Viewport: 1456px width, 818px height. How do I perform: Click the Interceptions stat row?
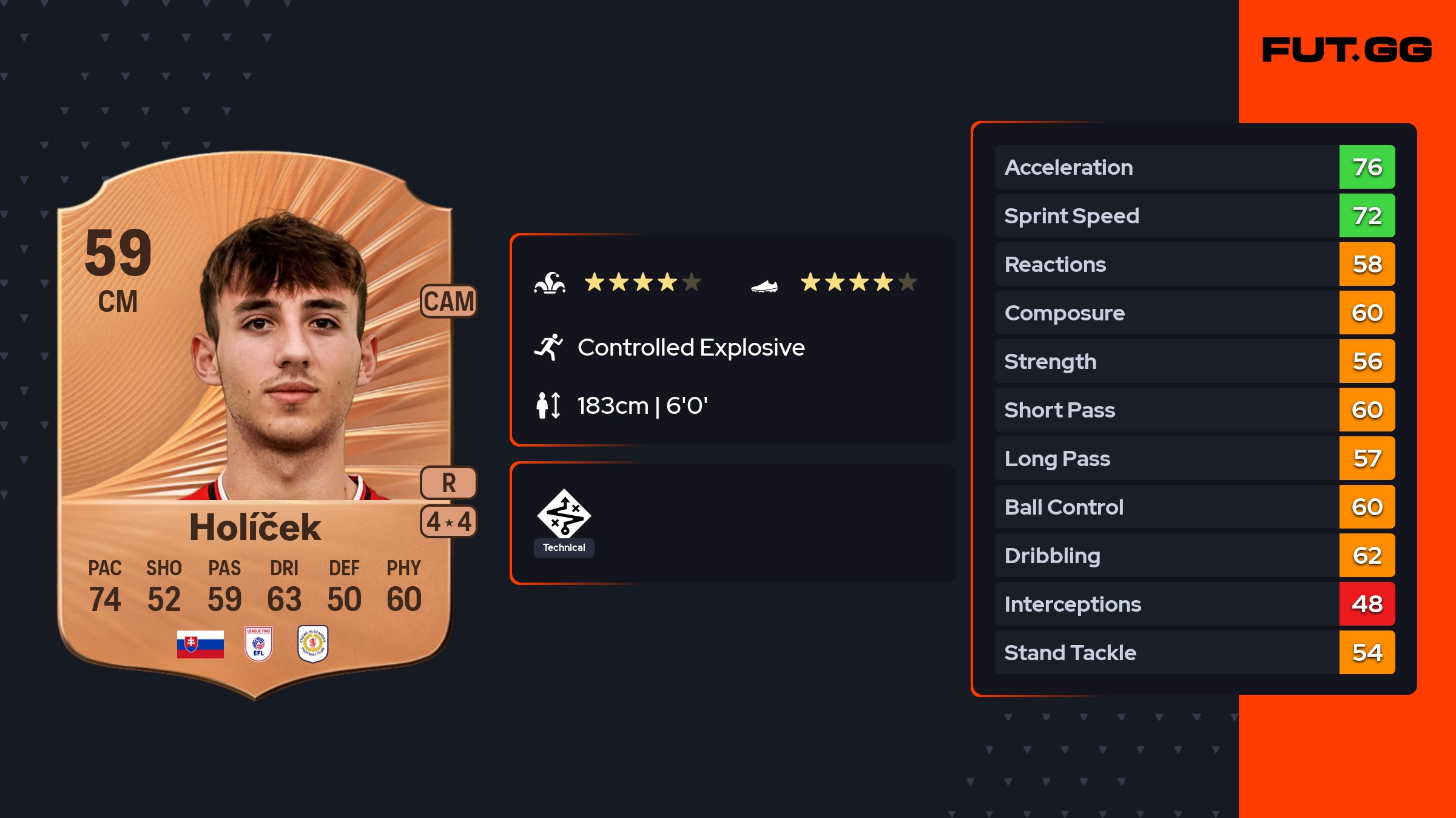tap(1194, 604)
